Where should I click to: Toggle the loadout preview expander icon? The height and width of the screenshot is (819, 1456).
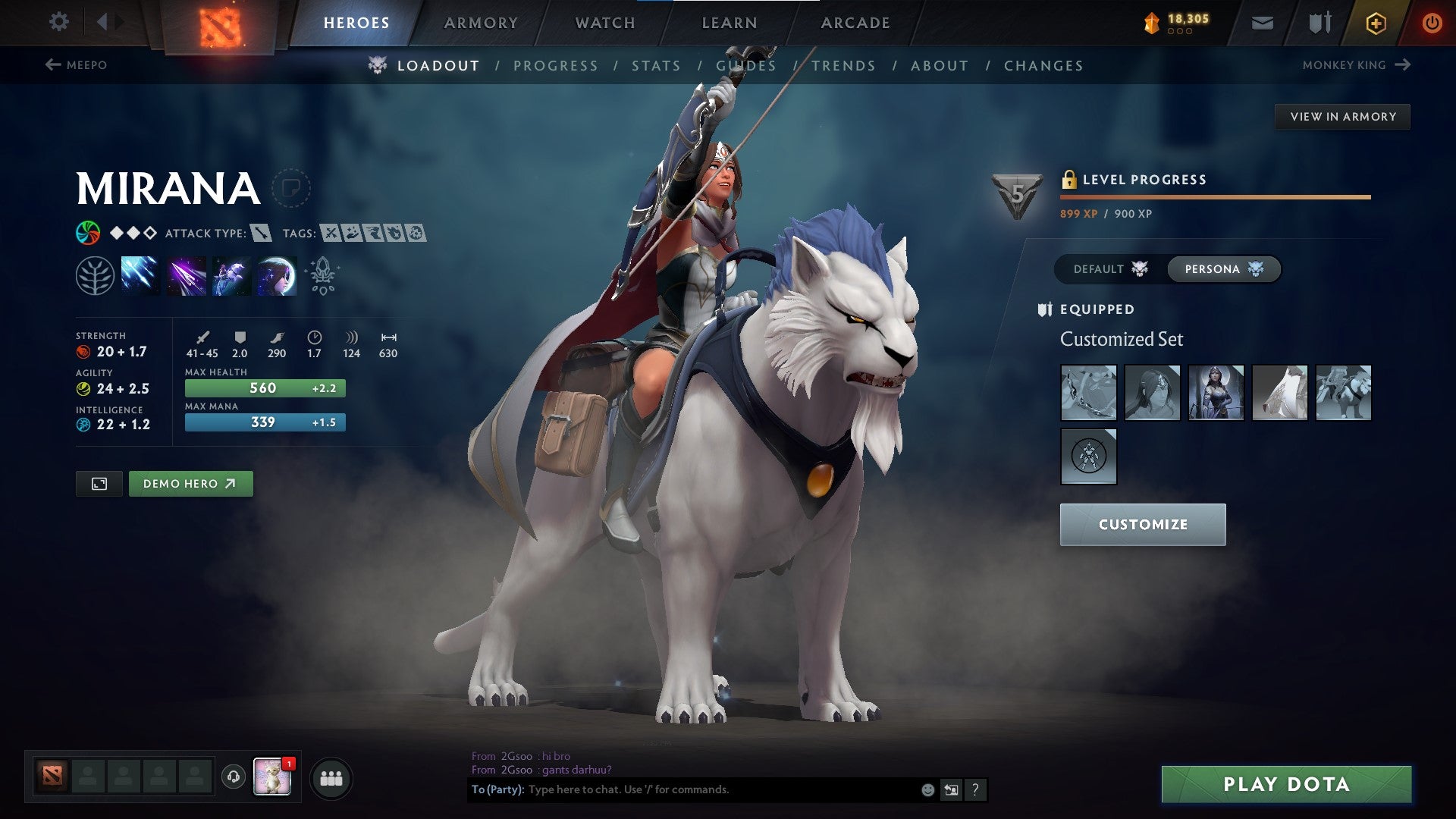[100, 483]
